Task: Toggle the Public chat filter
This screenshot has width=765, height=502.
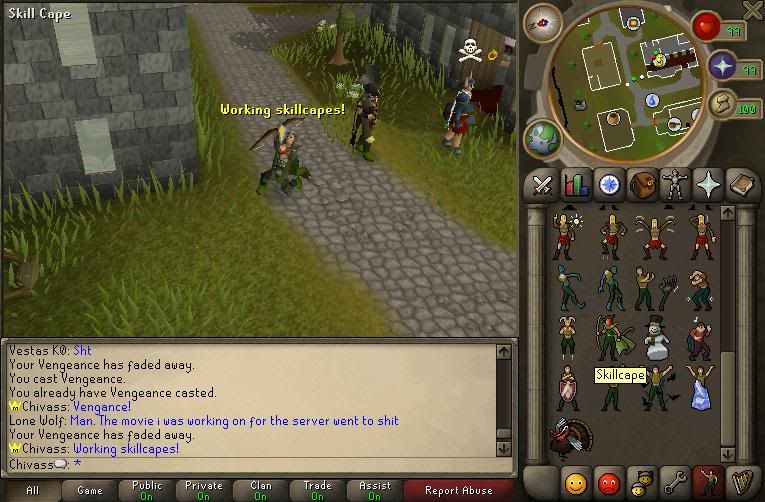Action: [x=147, y=490]
